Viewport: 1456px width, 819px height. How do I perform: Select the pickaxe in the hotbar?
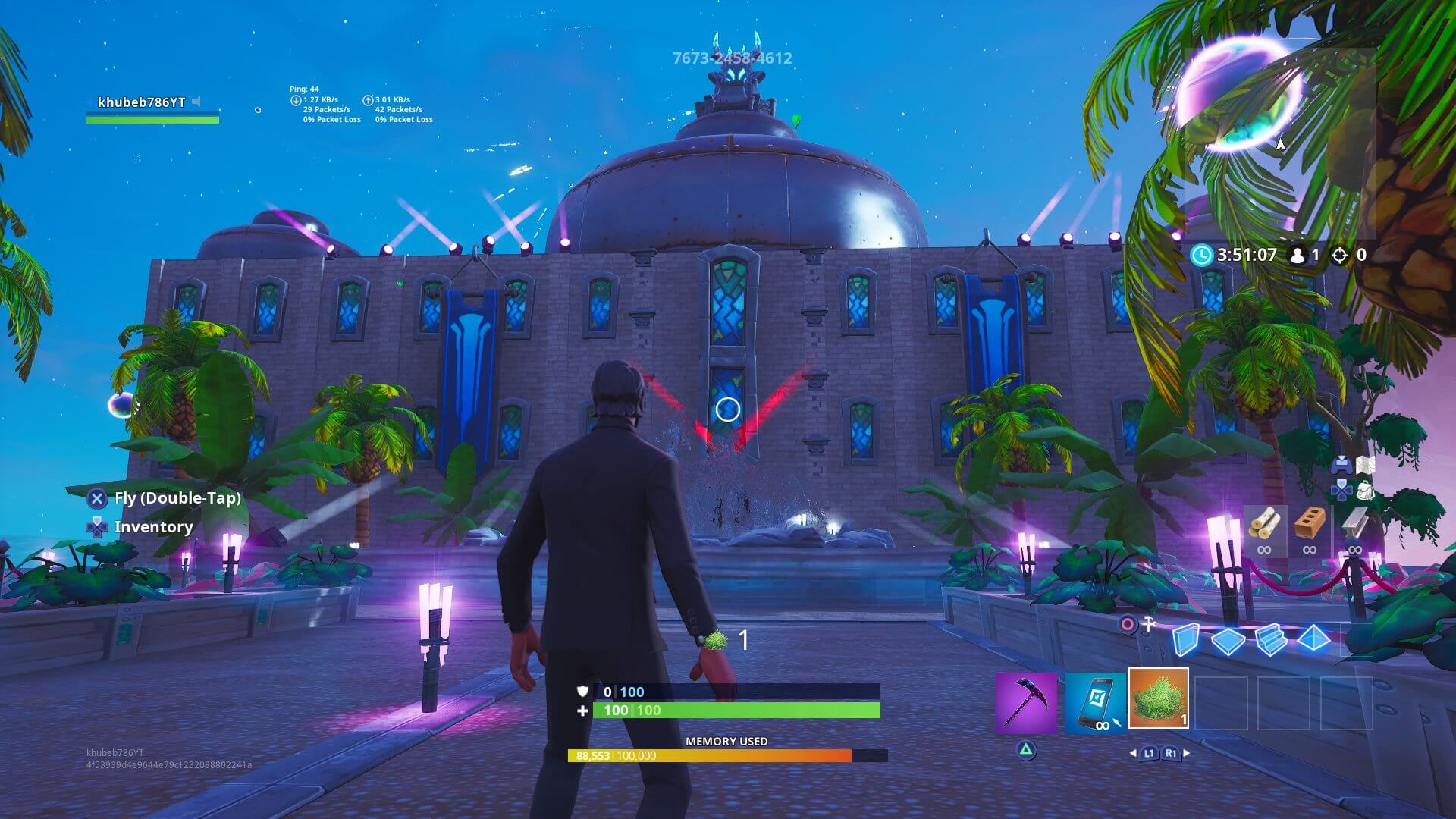click(x=1027, y=701)
